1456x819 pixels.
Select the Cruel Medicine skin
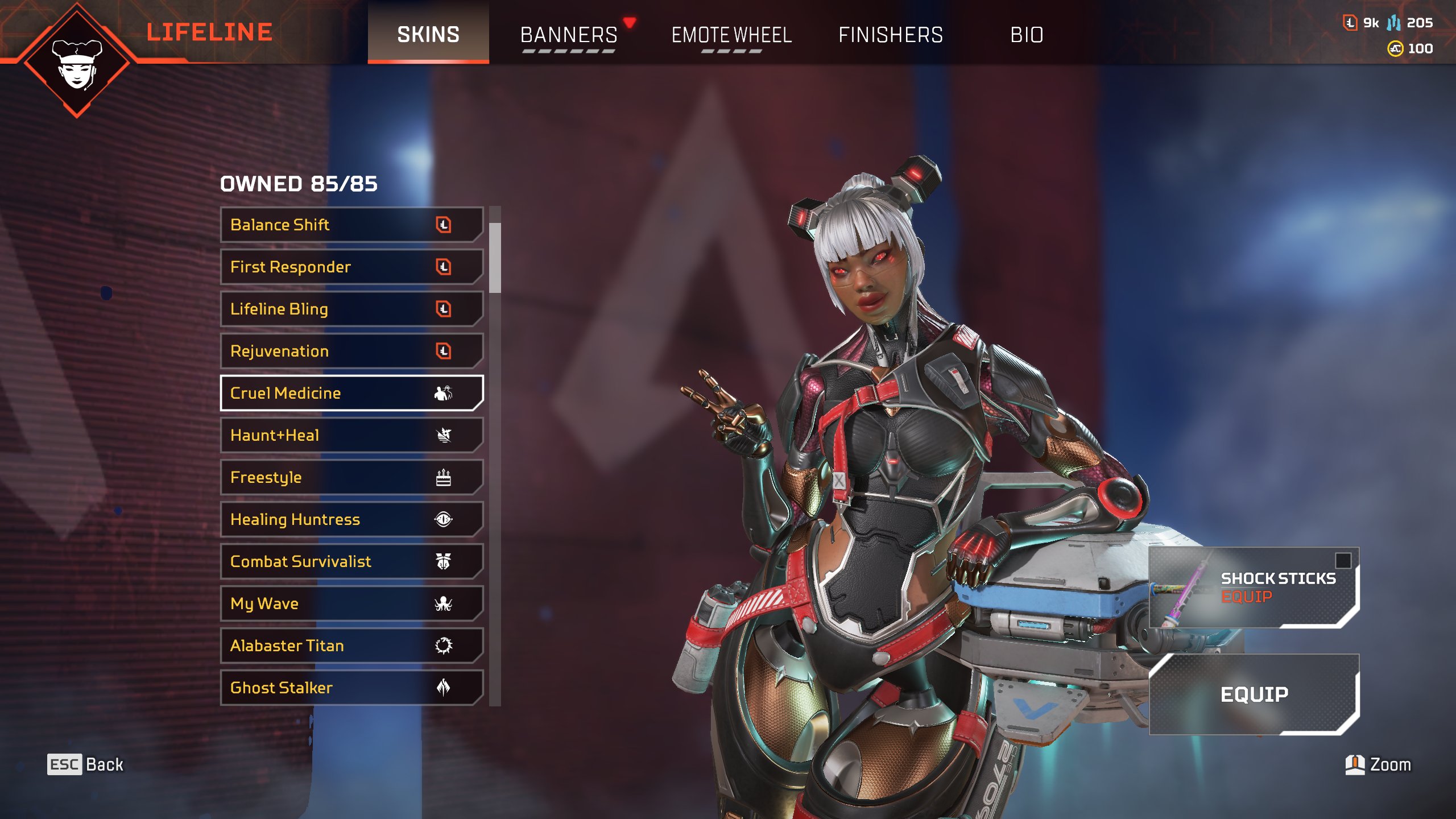point(351,393)
